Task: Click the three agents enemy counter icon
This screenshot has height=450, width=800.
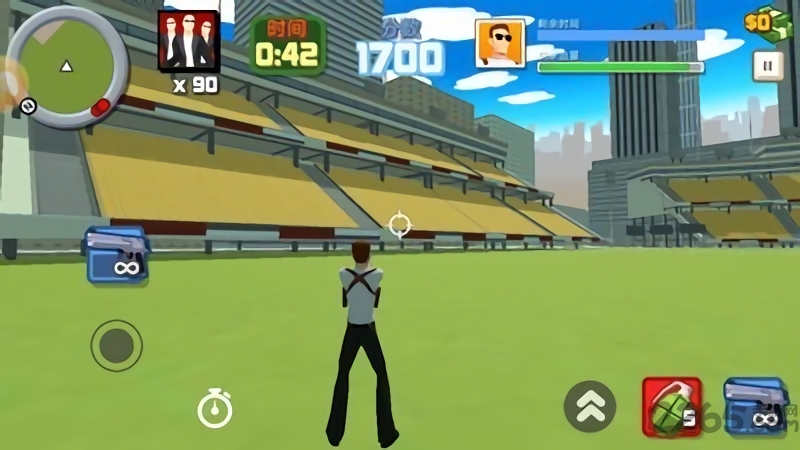Action: 188,41
